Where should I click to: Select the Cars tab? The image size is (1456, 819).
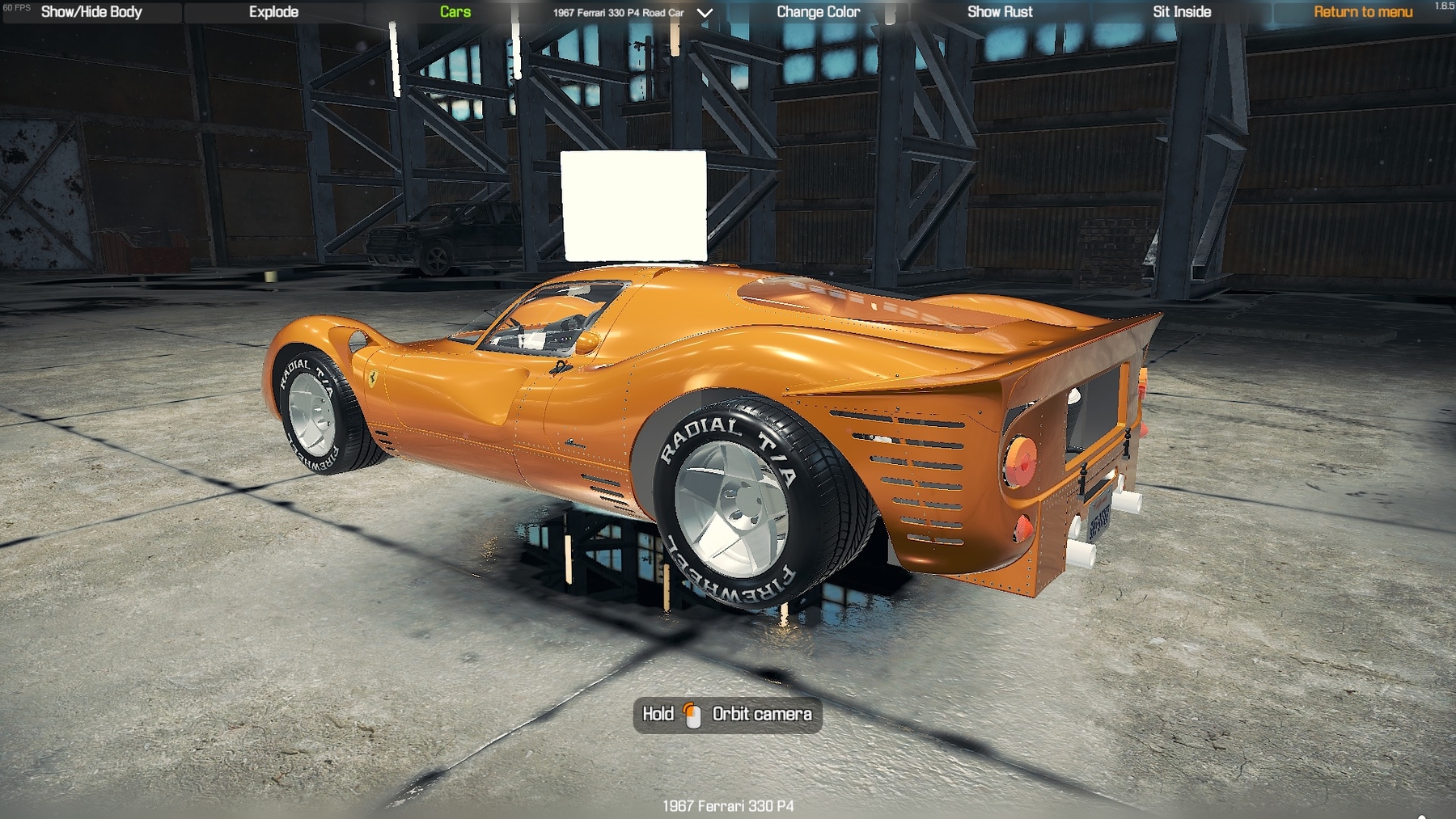(x=455, y=12)
